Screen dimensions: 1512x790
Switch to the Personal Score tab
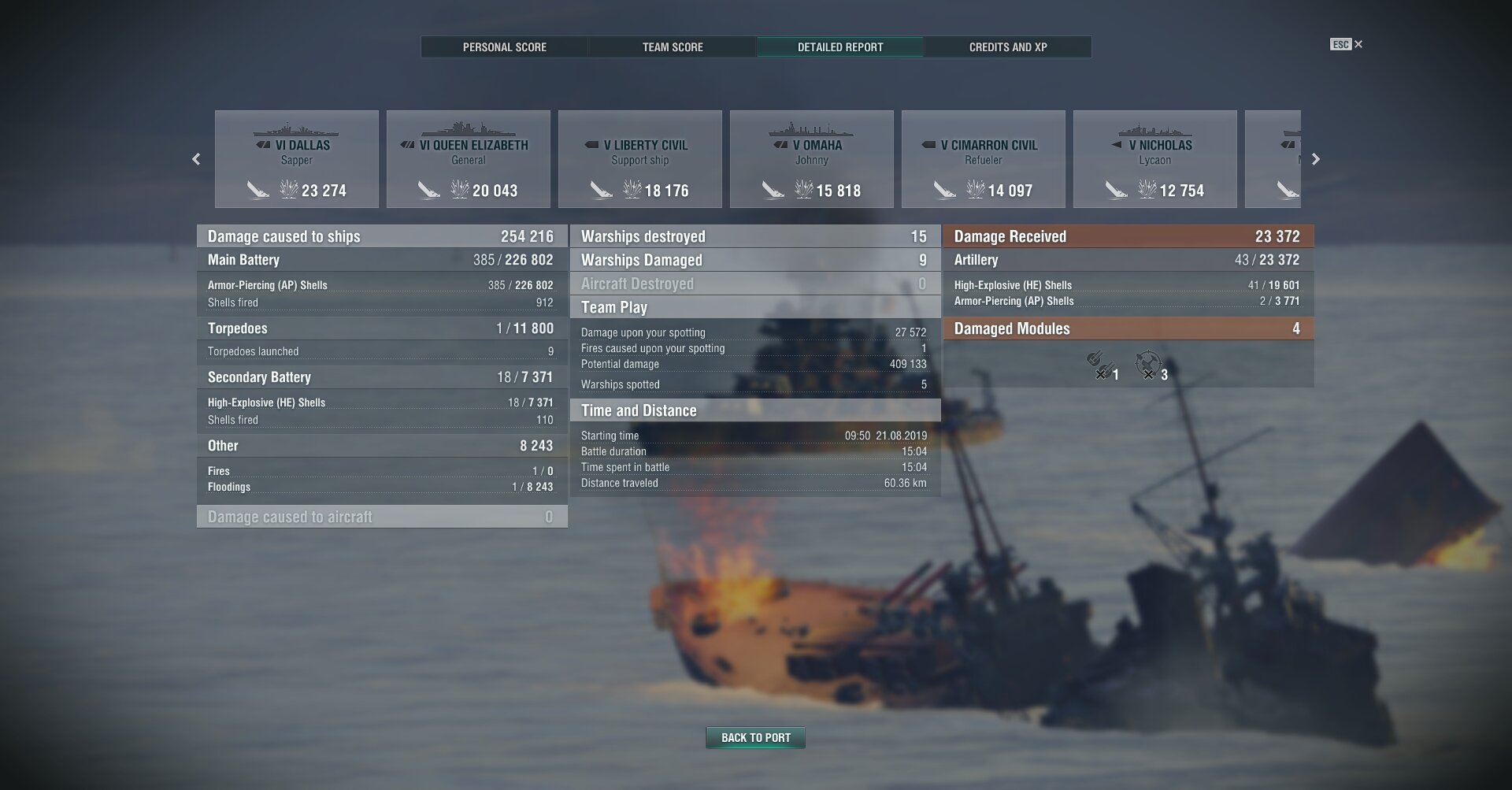pos(504,47)
